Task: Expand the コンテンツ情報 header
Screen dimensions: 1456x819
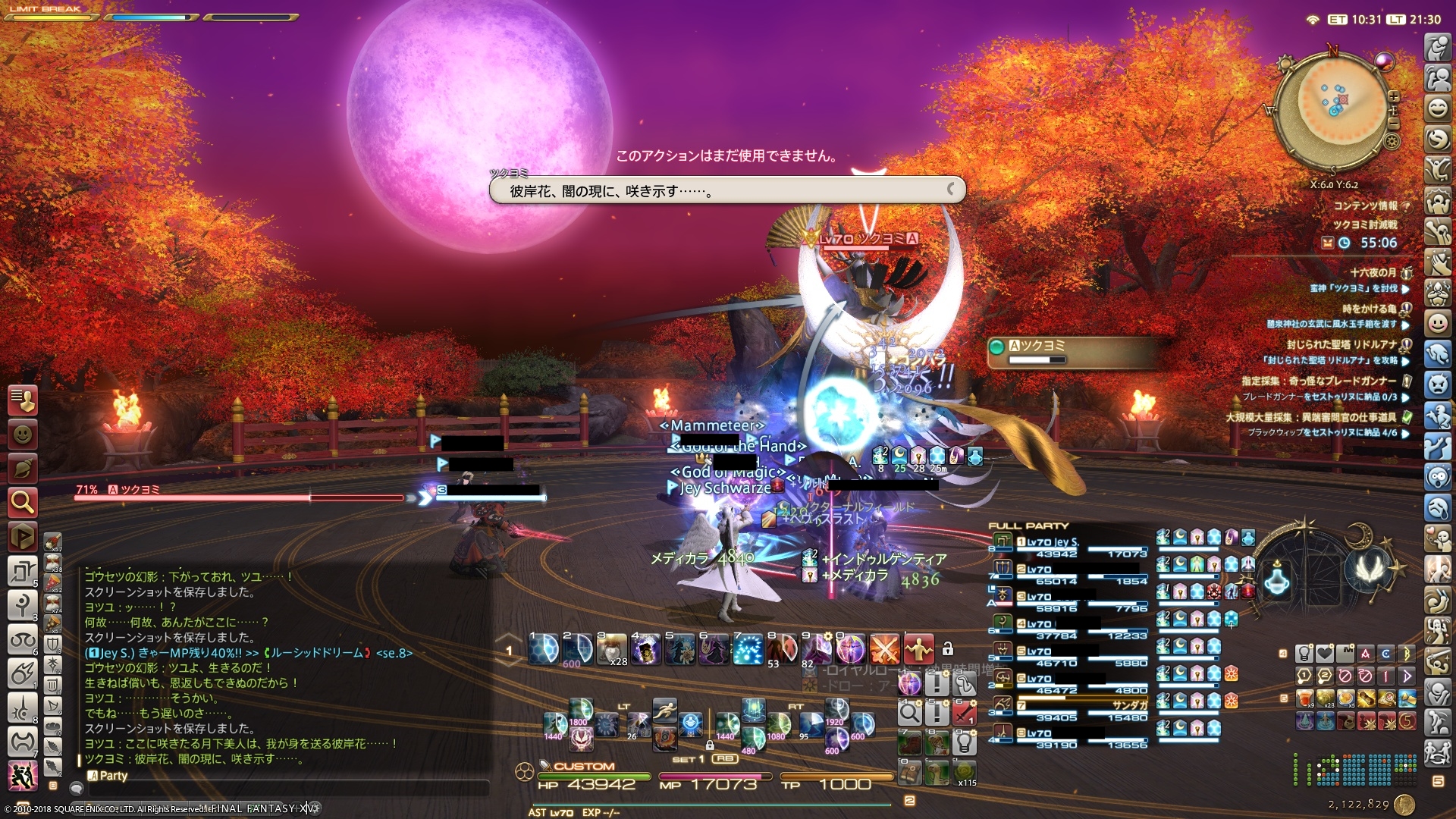Action: pyautogui.click(x=1367, y=206)
